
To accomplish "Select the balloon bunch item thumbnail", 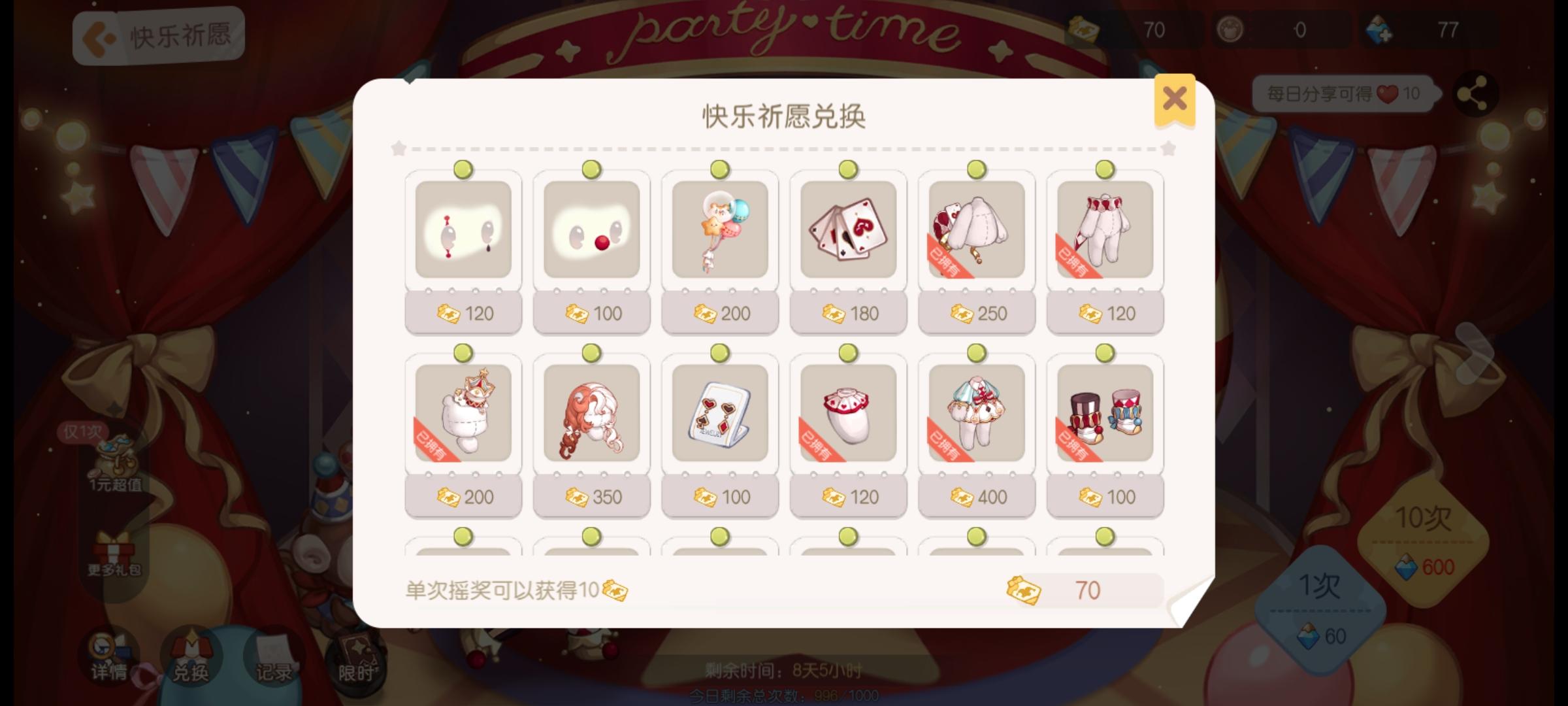I will pos(719,232).
